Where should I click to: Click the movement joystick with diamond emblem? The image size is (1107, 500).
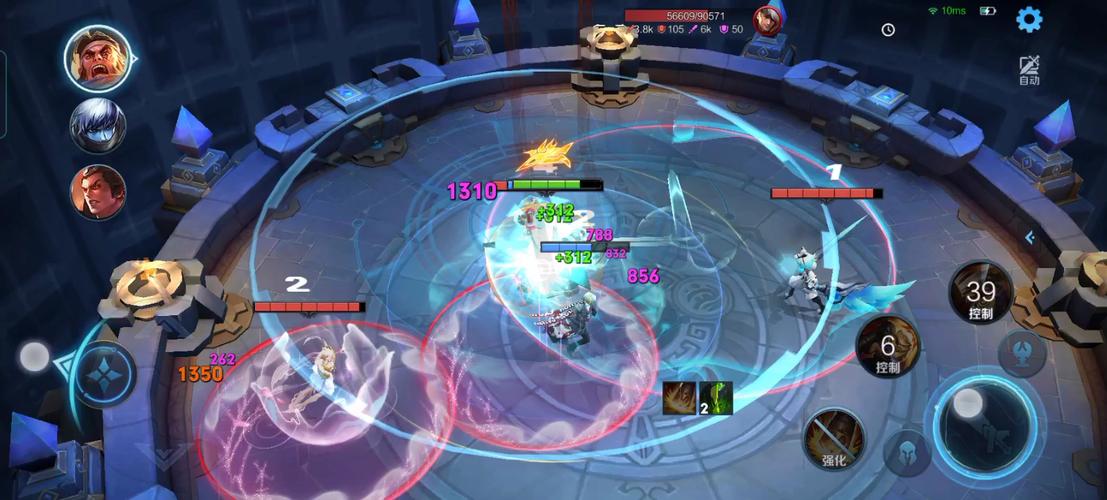(103, 373)
